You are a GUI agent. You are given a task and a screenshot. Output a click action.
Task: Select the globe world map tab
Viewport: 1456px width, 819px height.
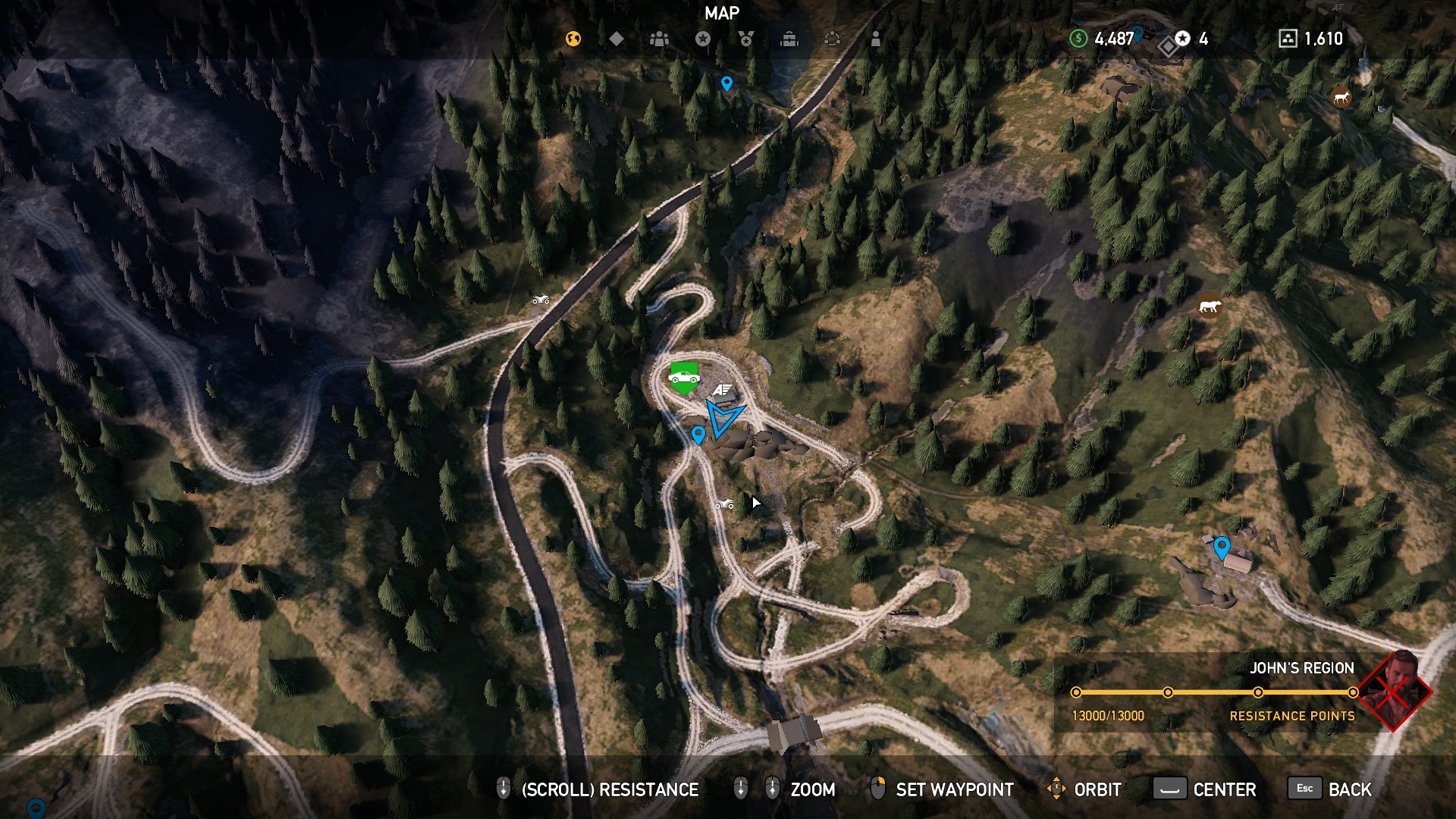pos(573,39)
